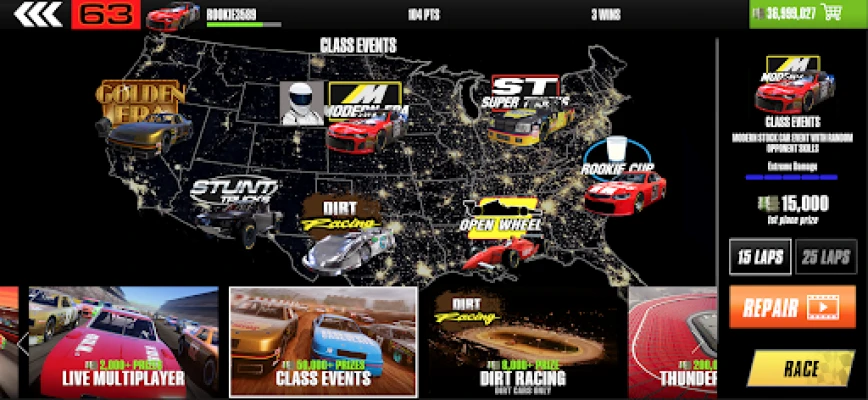Open the Live Multiplayer mode tile
Image resolution: width=868 pixels, height=400 pixels.
[123, 342]
